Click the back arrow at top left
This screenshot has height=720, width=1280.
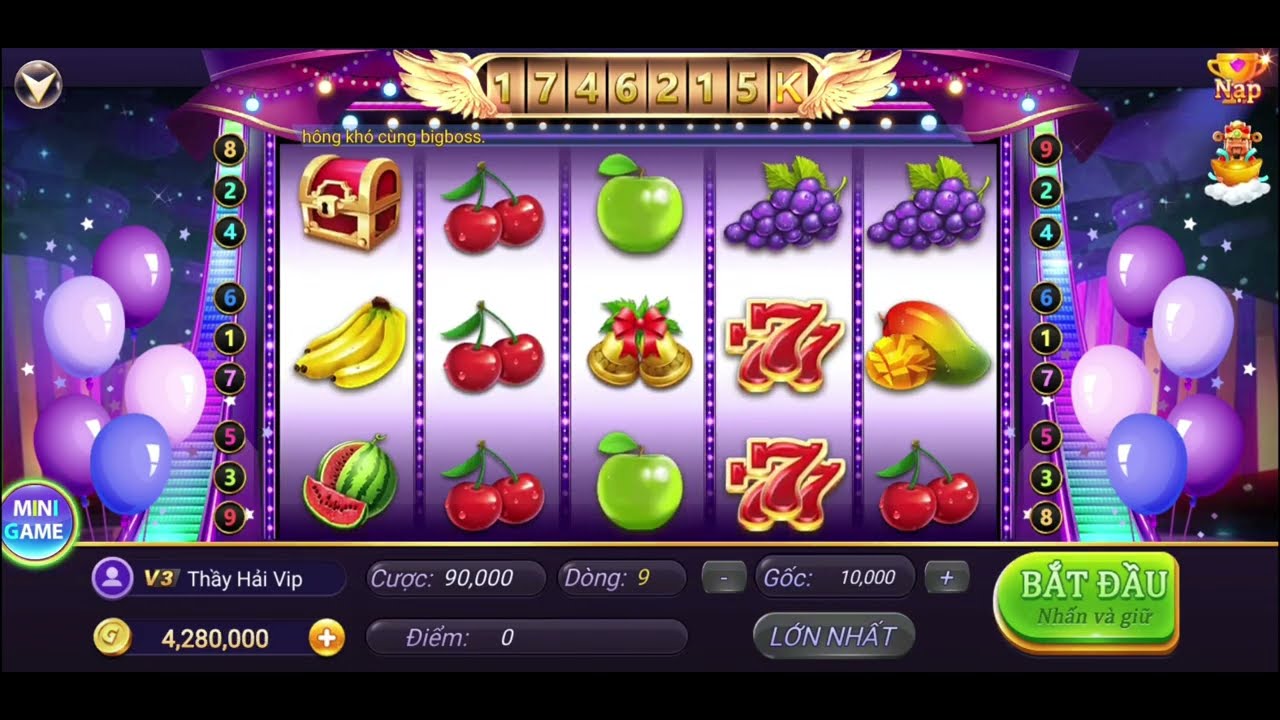pos(37,84)
